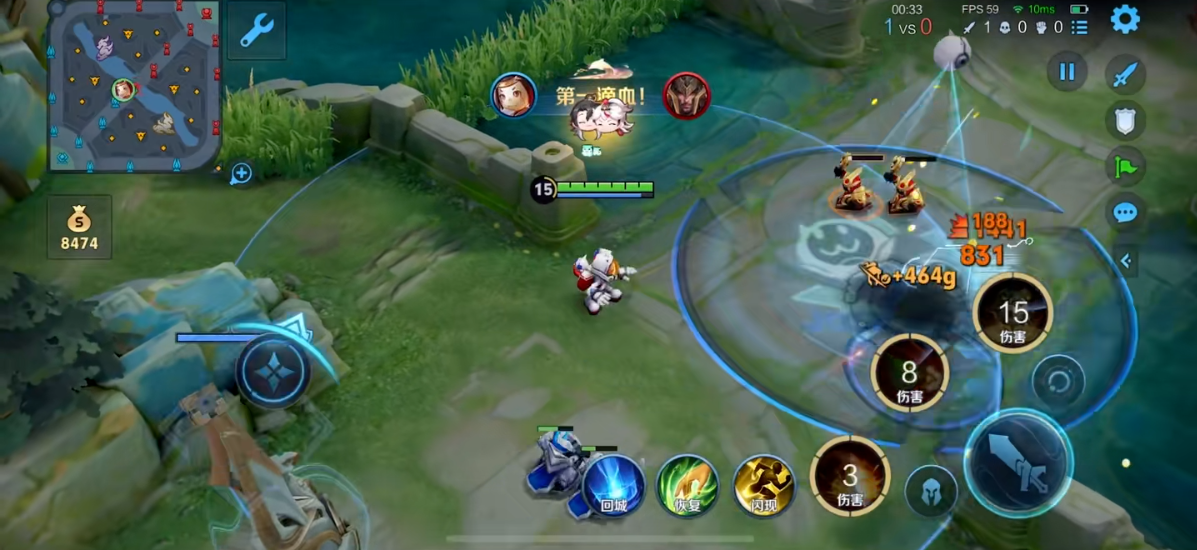
Task: Show the scoreboard list icon
Action: tap(1080, 27)
